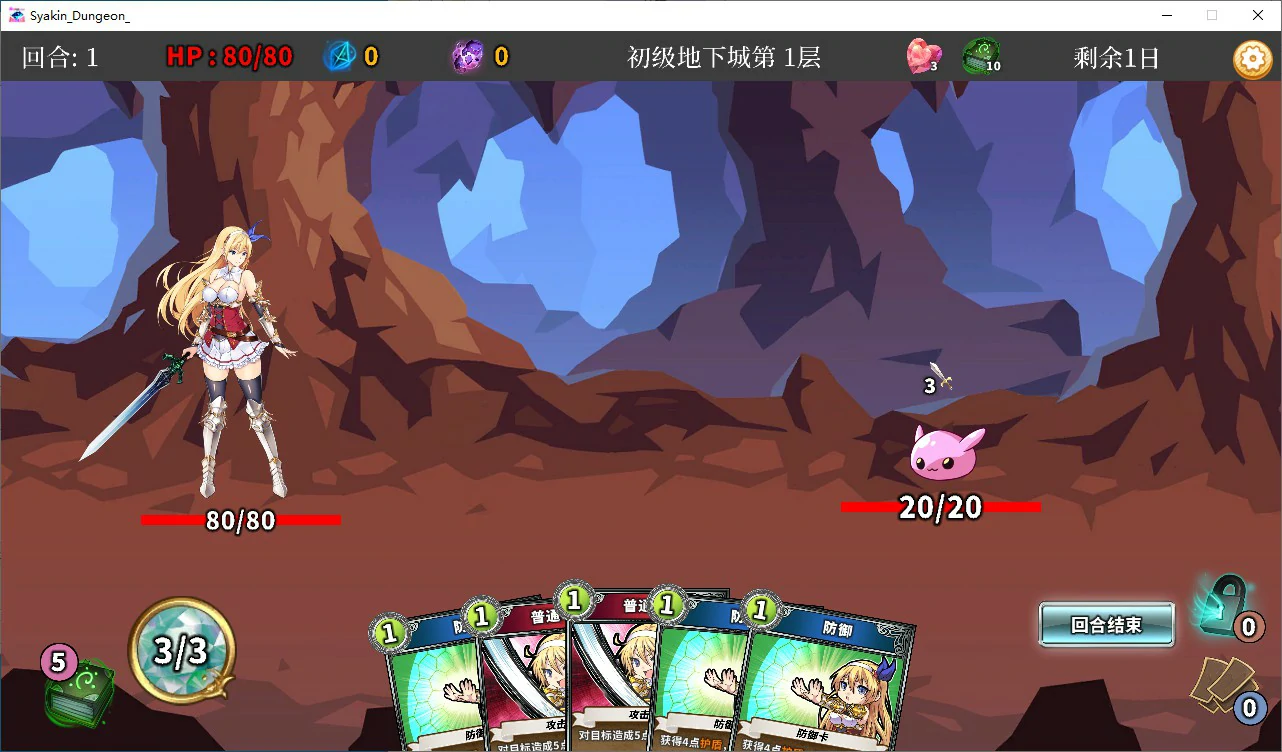End the turn with 回合结束
The image size is (1282, 752).
[1106, 625]
